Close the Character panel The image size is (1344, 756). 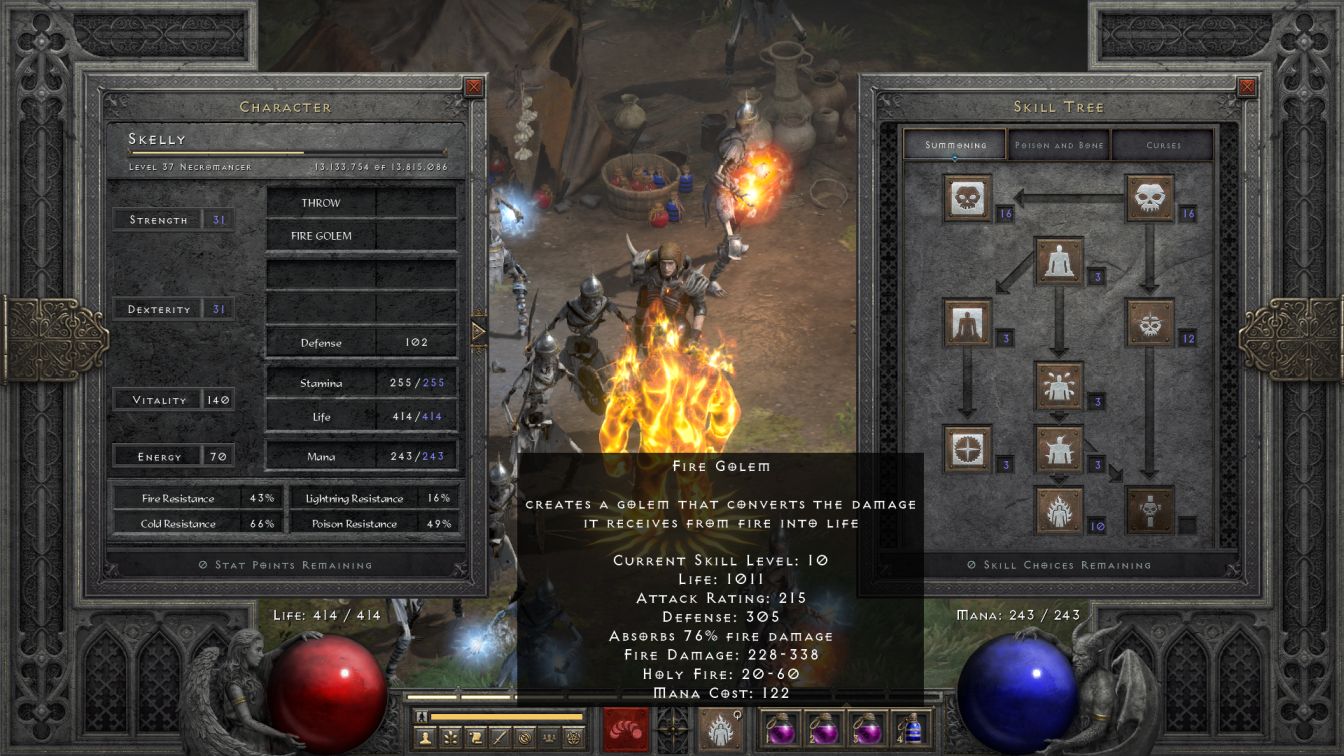pyautogui.click(x=474, y=87)
